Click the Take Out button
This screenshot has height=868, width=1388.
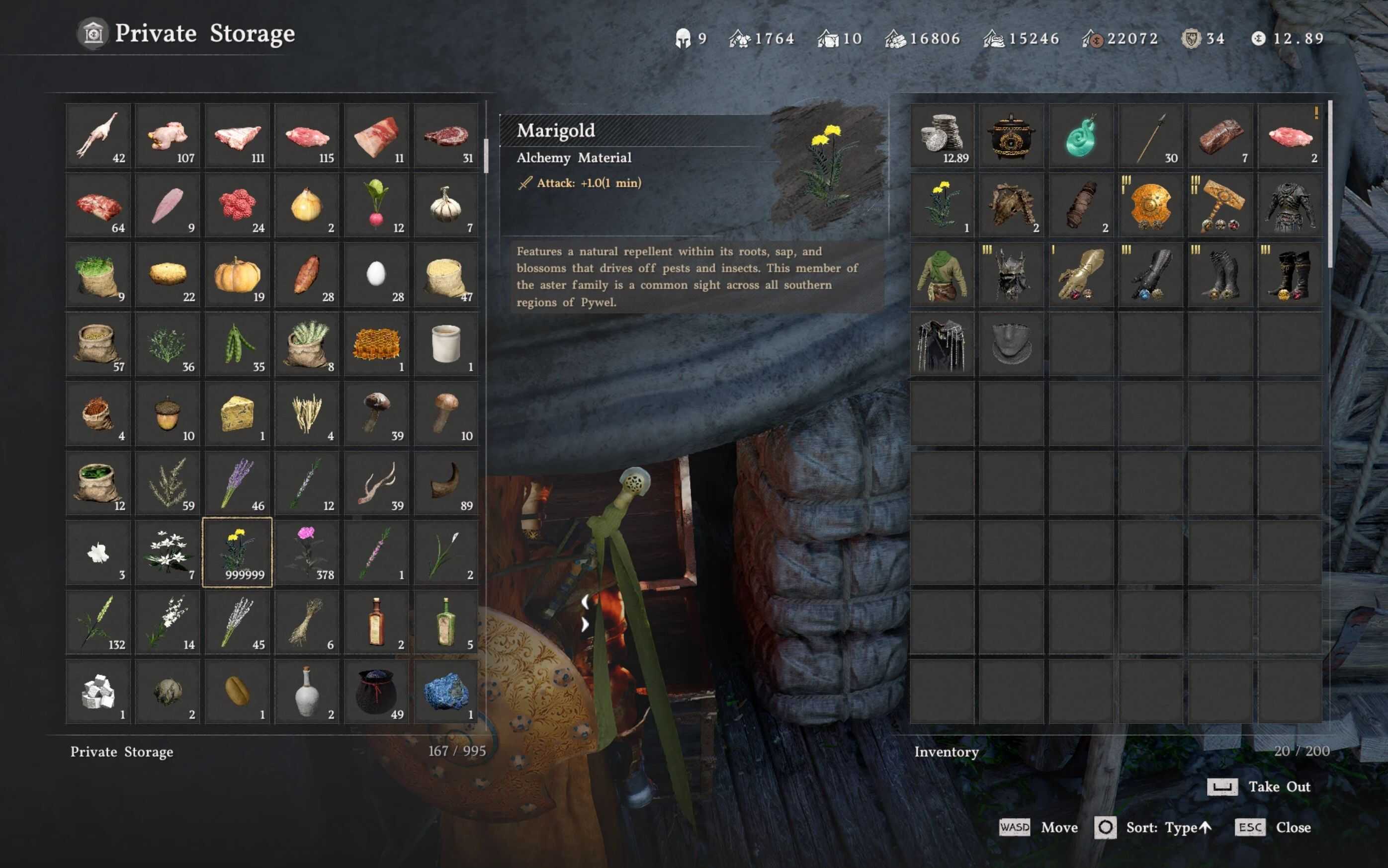[1259, 787]
